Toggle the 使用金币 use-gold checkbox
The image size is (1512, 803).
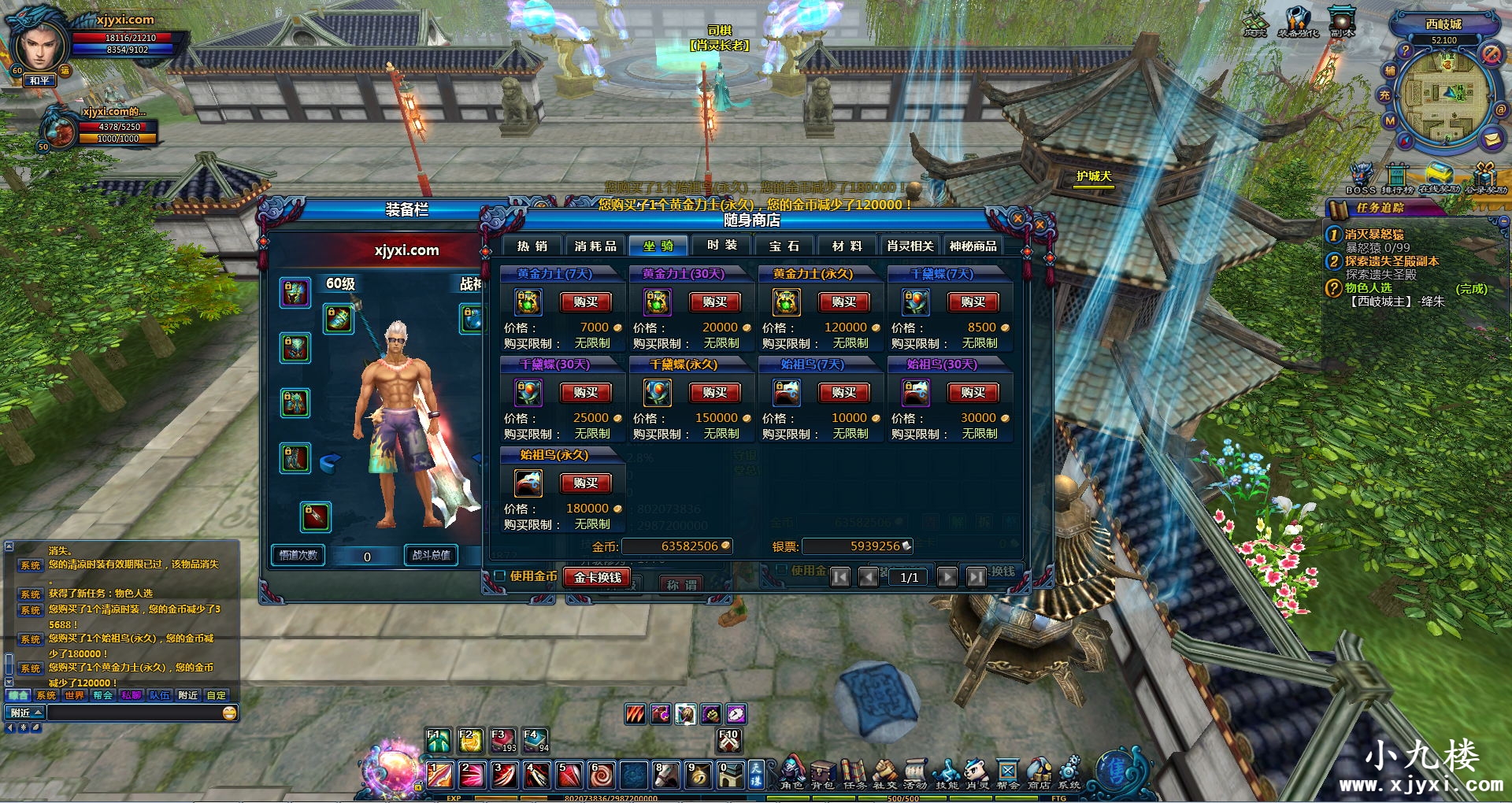pyautogui.click(x=499, y=576)
